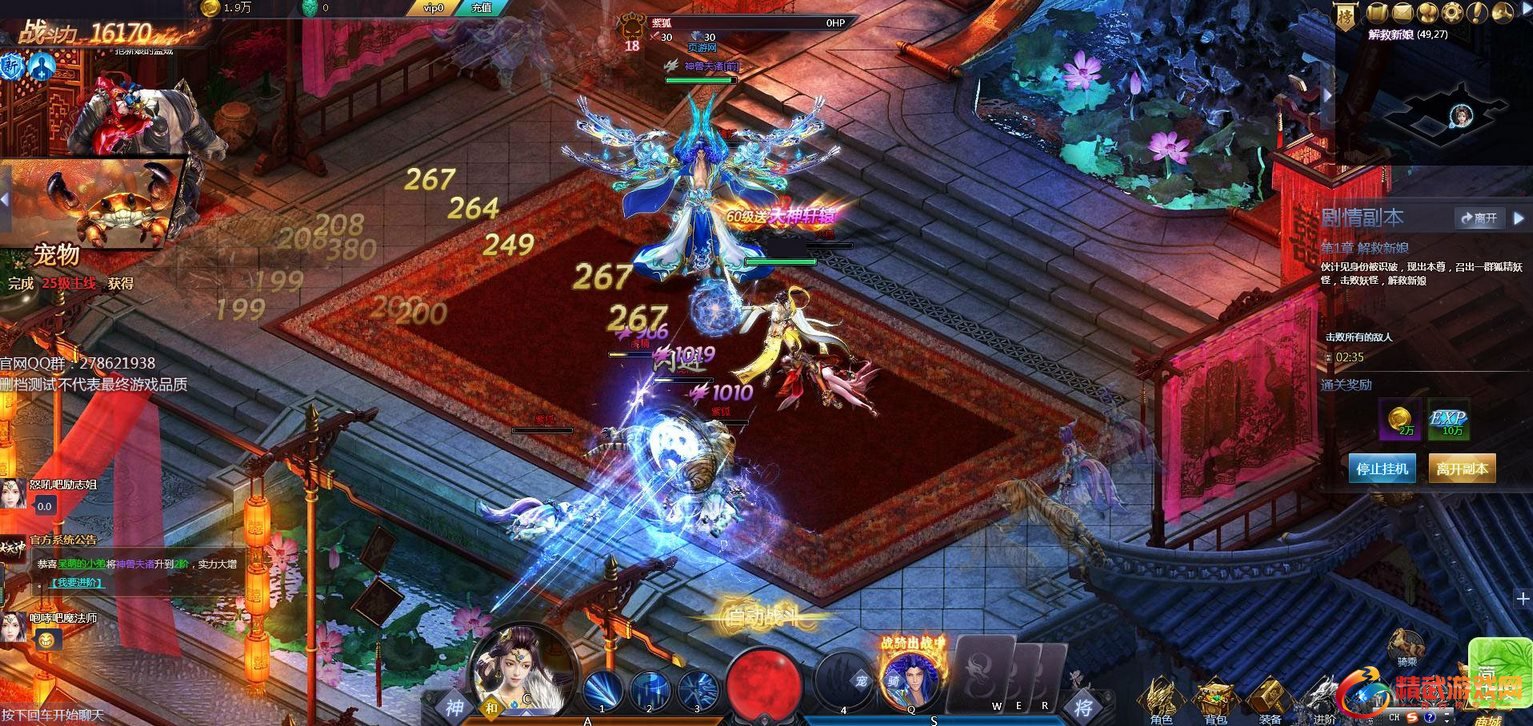Open the 榜 ranking banner
This screenshot has width=1533, height=726.
(x=1349, y=17)
